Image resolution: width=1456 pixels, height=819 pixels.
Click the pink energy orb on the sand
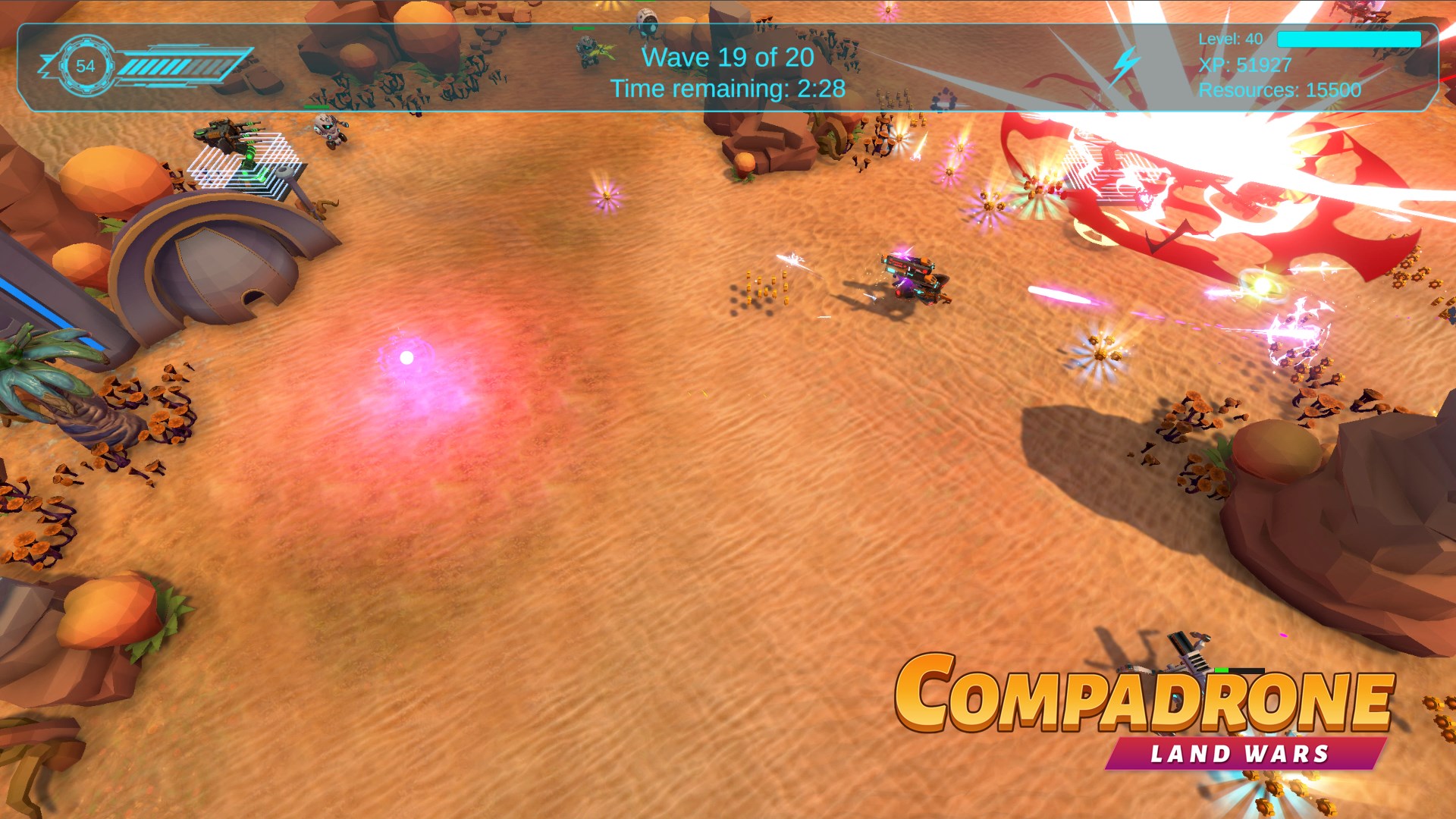point(406,356)
